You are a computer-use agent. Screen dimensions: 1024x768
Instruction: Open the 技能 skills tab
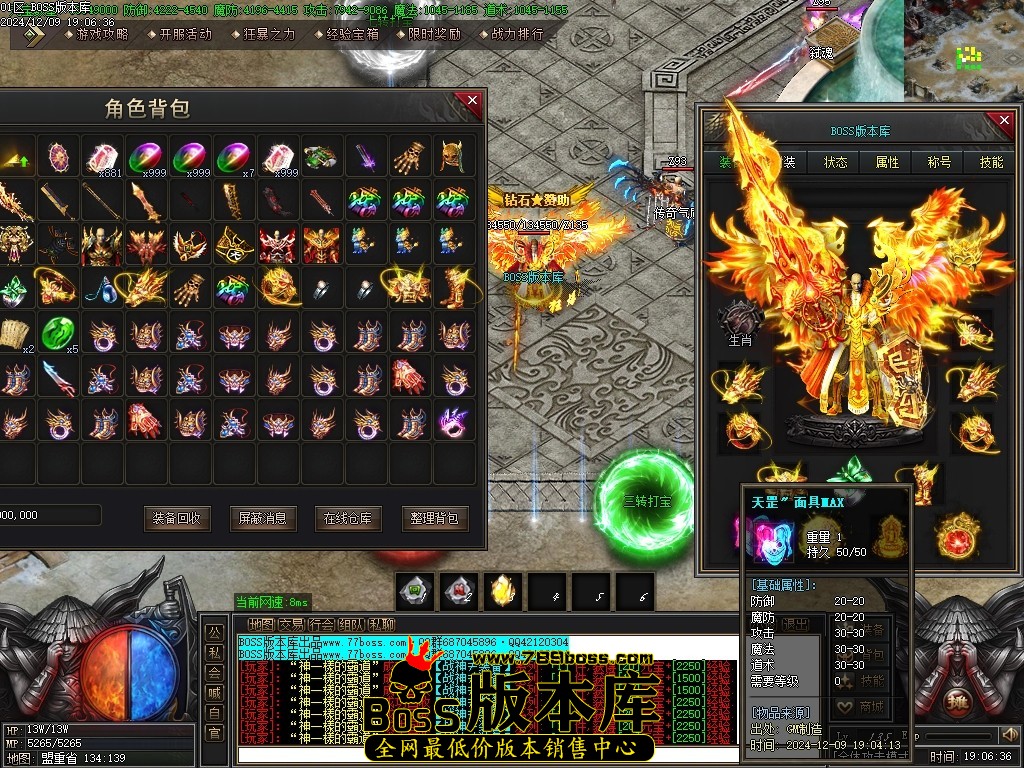pos(991,162)
